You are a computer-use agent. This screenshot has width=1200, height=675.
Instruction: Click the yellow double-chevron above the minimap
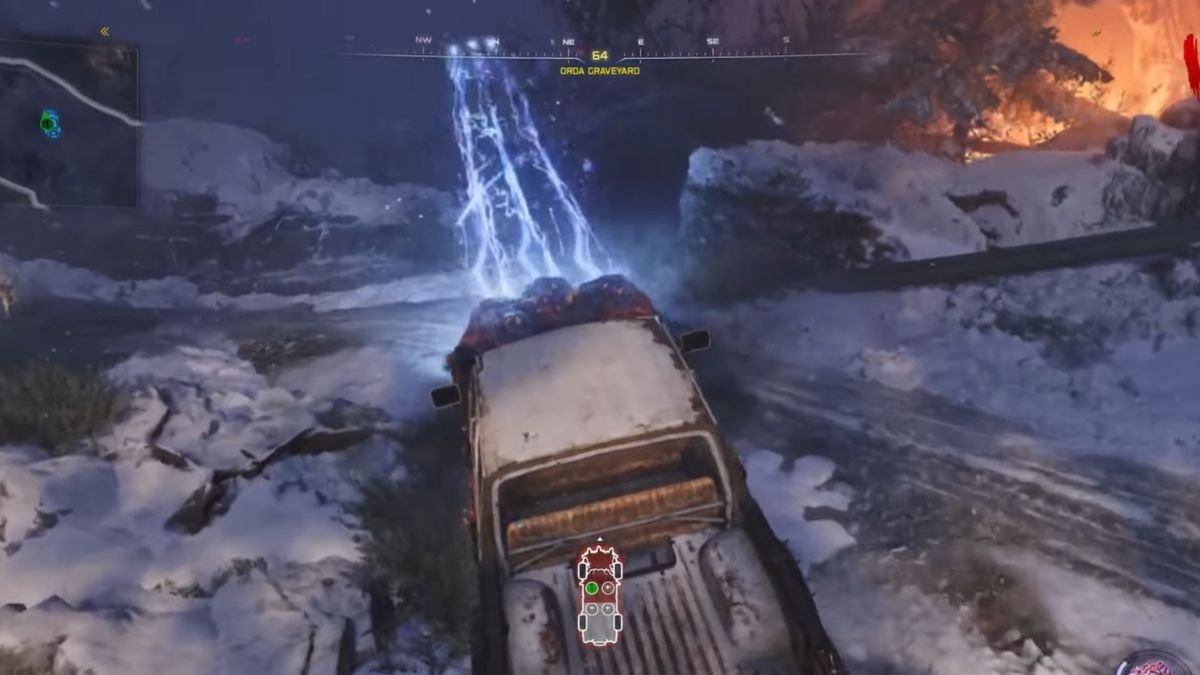click(104, 32)
